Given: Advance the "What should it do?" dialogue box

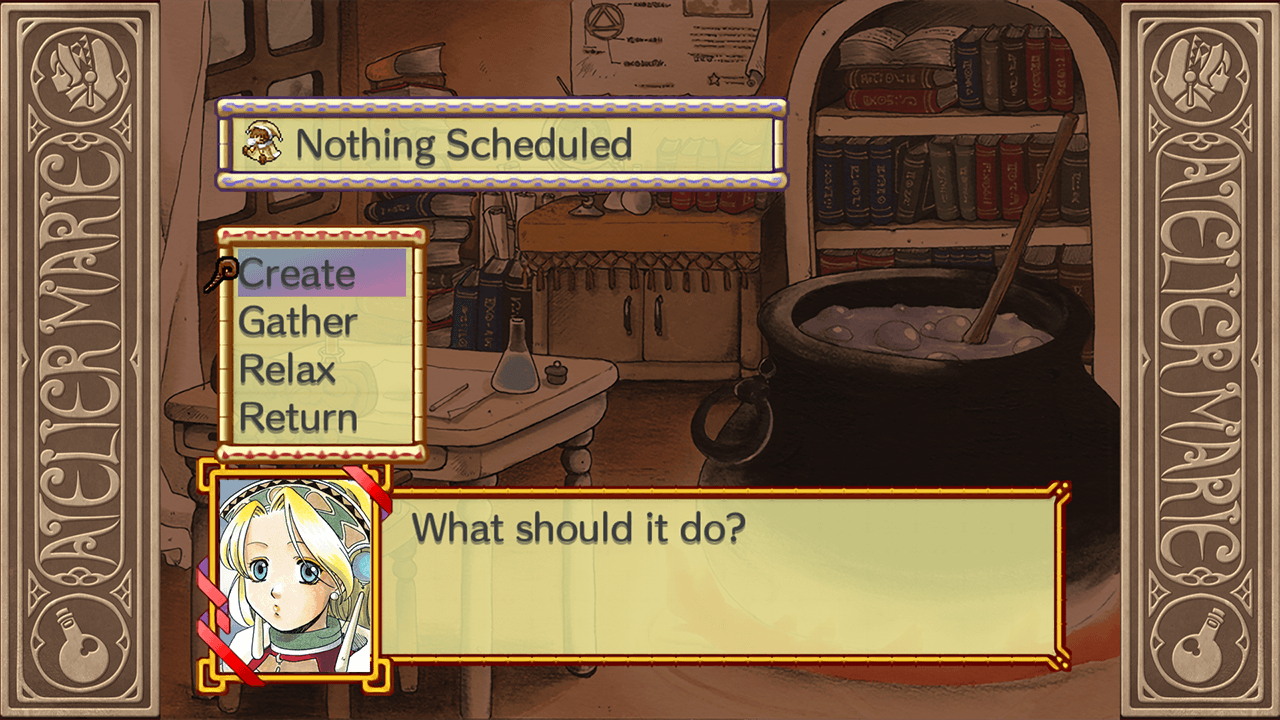Looking at the screenshot, I should click(718, 573).
